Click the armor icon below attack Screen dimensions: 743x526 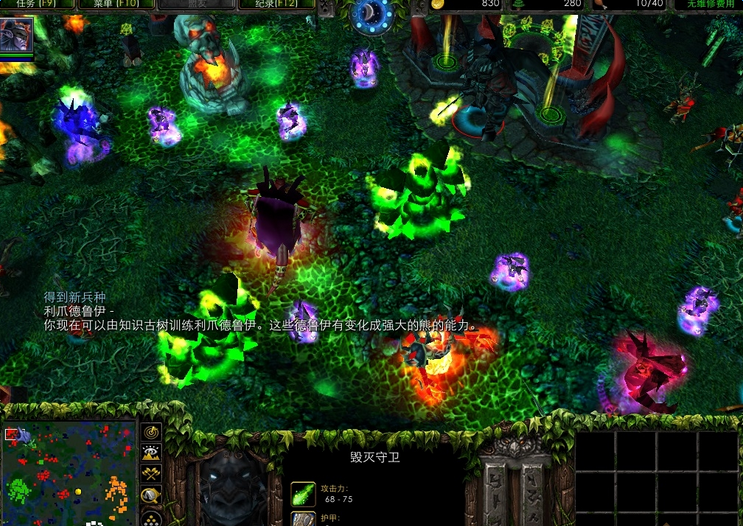click(303, 519)
